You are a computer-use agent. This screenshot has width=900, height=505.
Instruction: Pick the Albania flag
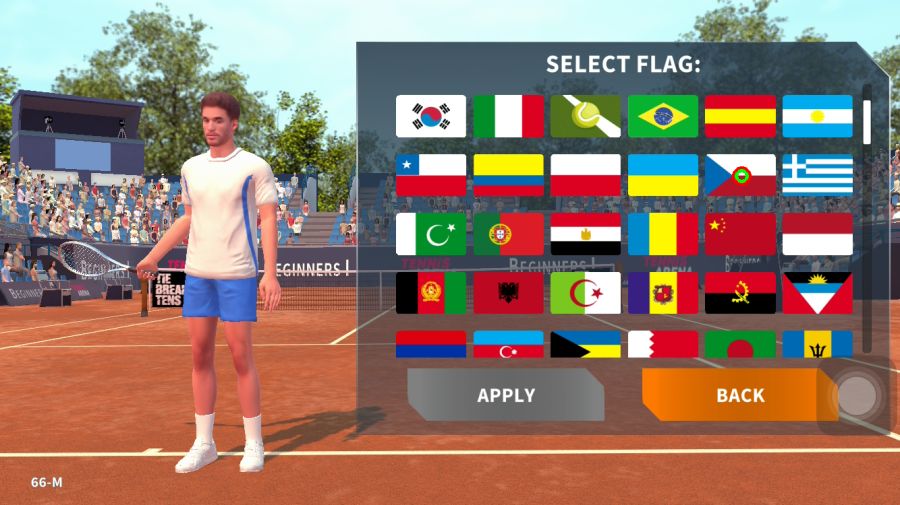[508, 293]
